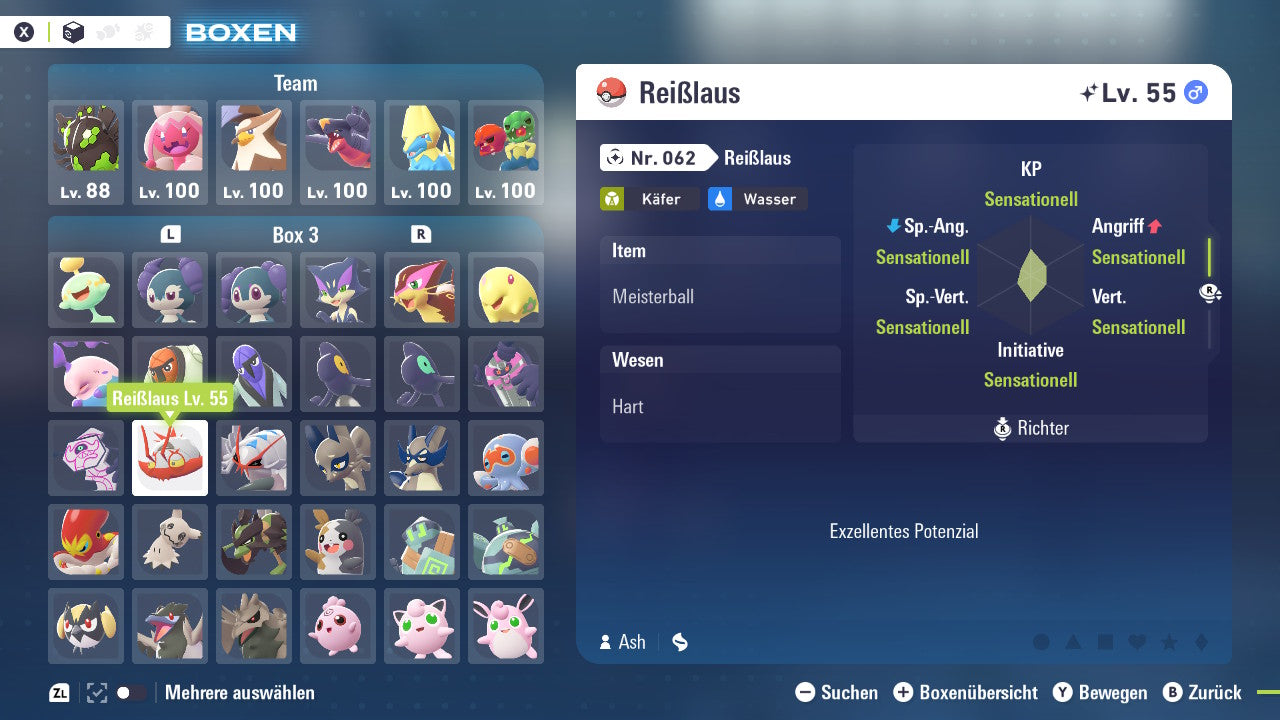Select the Reißlaus thumbnail in Box 3
1280x720 pixels.
(x=169, y=458)
